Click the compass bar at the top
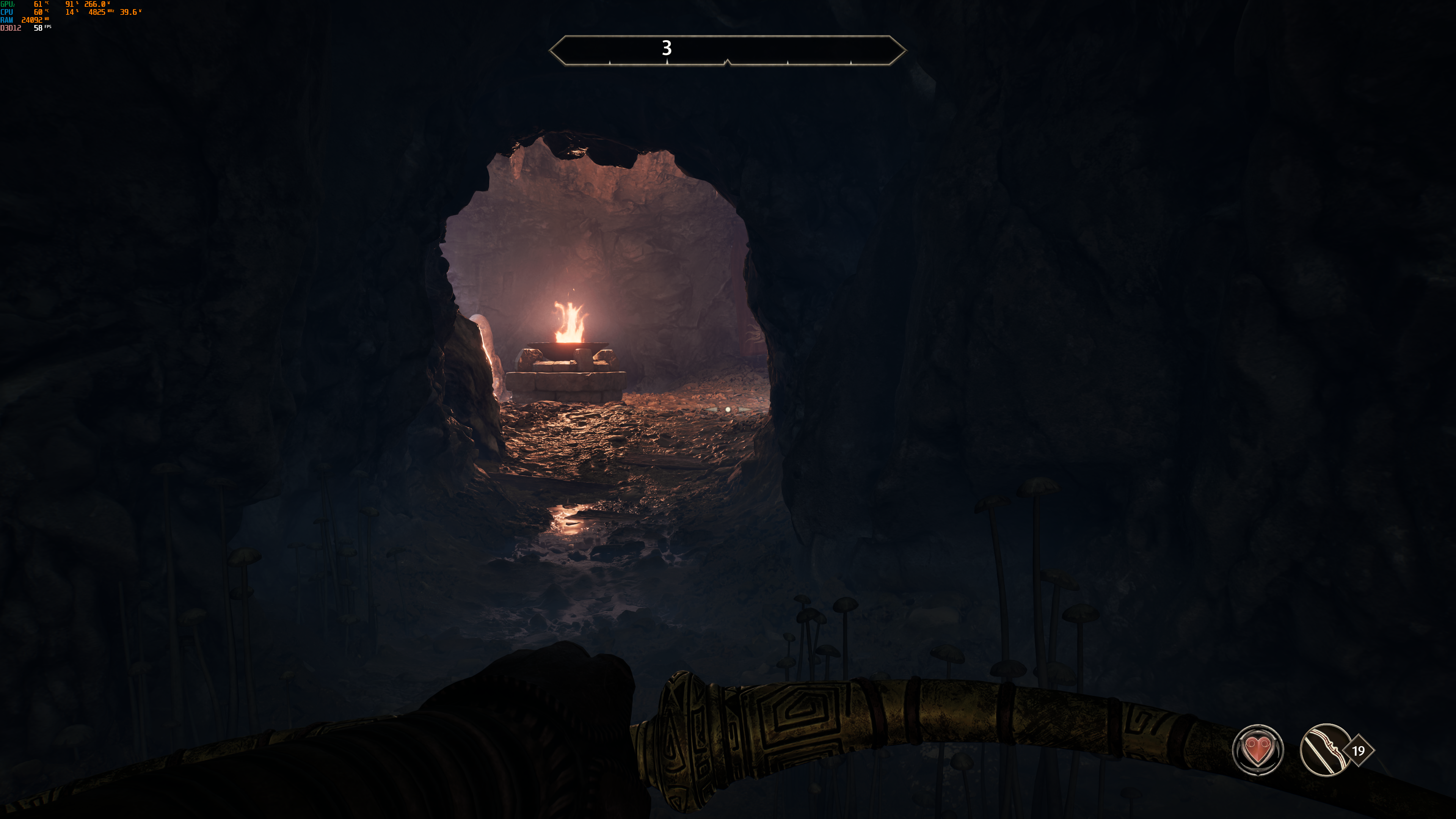 pyautogui.click(x=728, y=50)
